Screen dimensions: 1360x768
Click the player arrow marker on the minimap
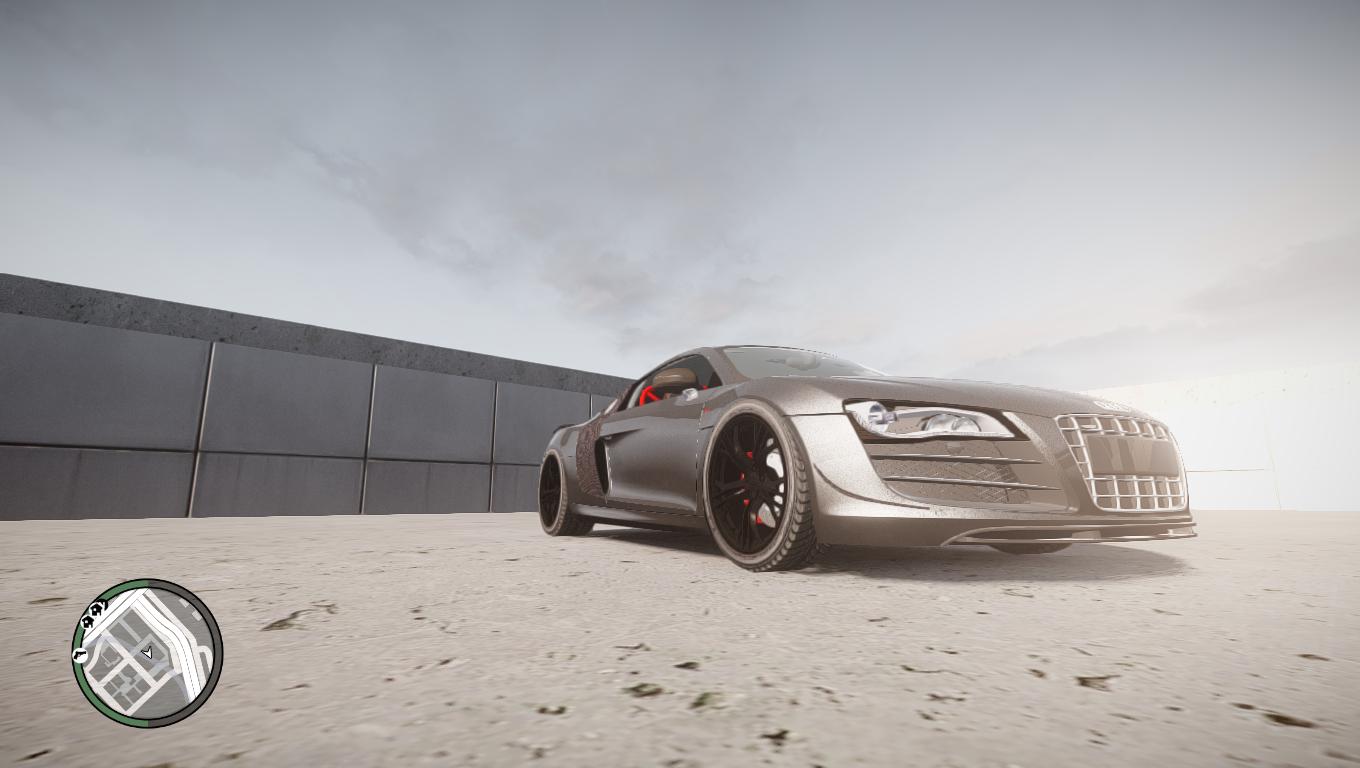click(x=148, y=653)
